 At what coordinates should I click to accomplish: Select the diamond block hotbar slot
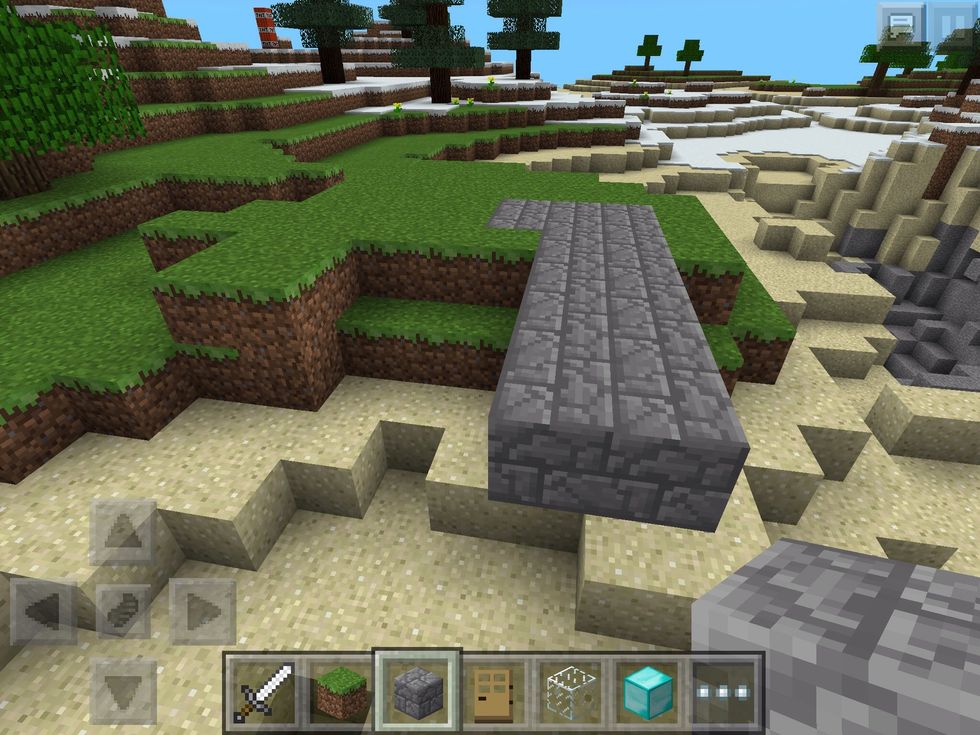pos(648,692)
